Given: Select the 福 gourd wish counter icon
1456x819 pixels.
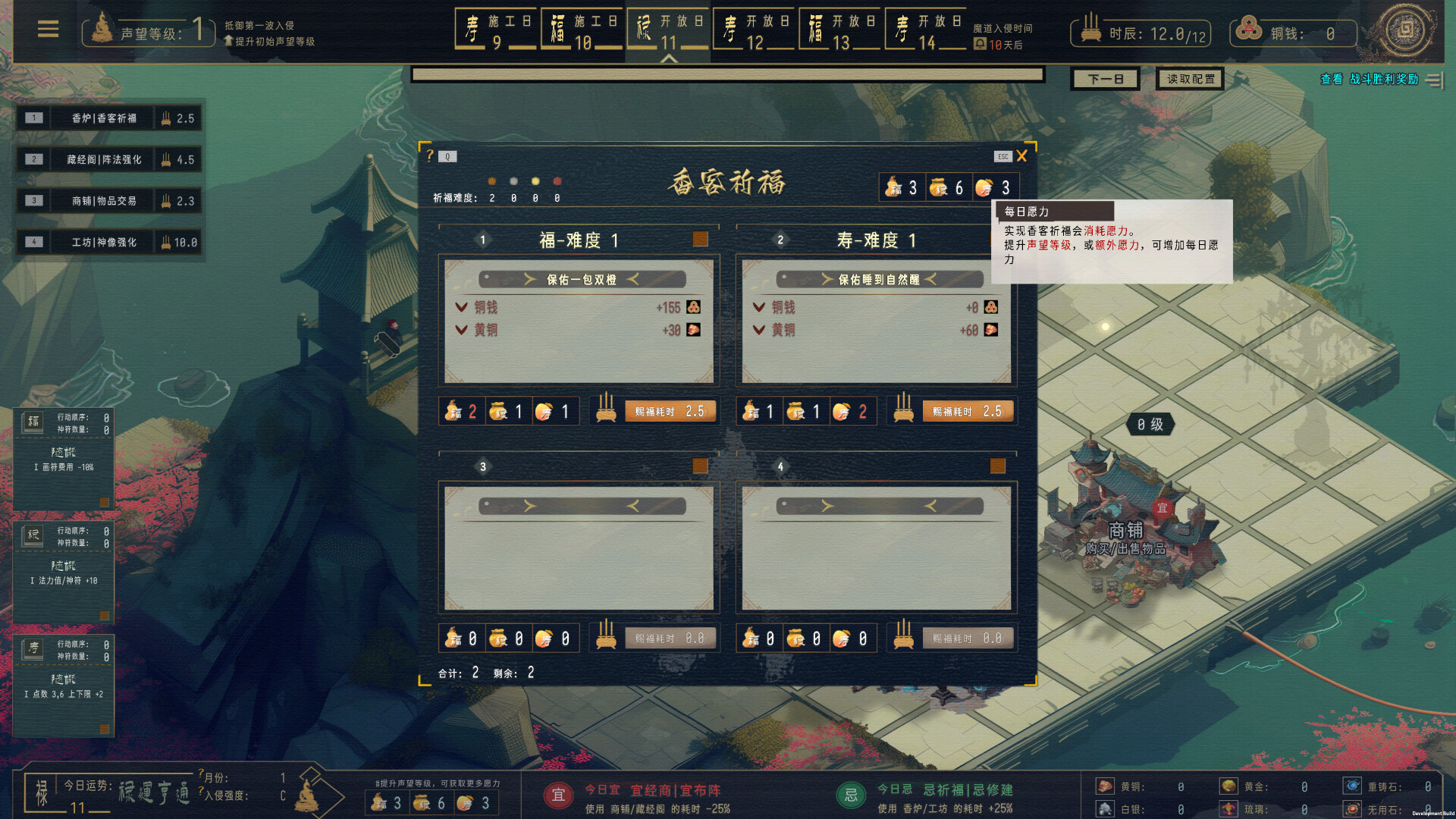Looking at the screenshot, I should click(x=892, y=187).
